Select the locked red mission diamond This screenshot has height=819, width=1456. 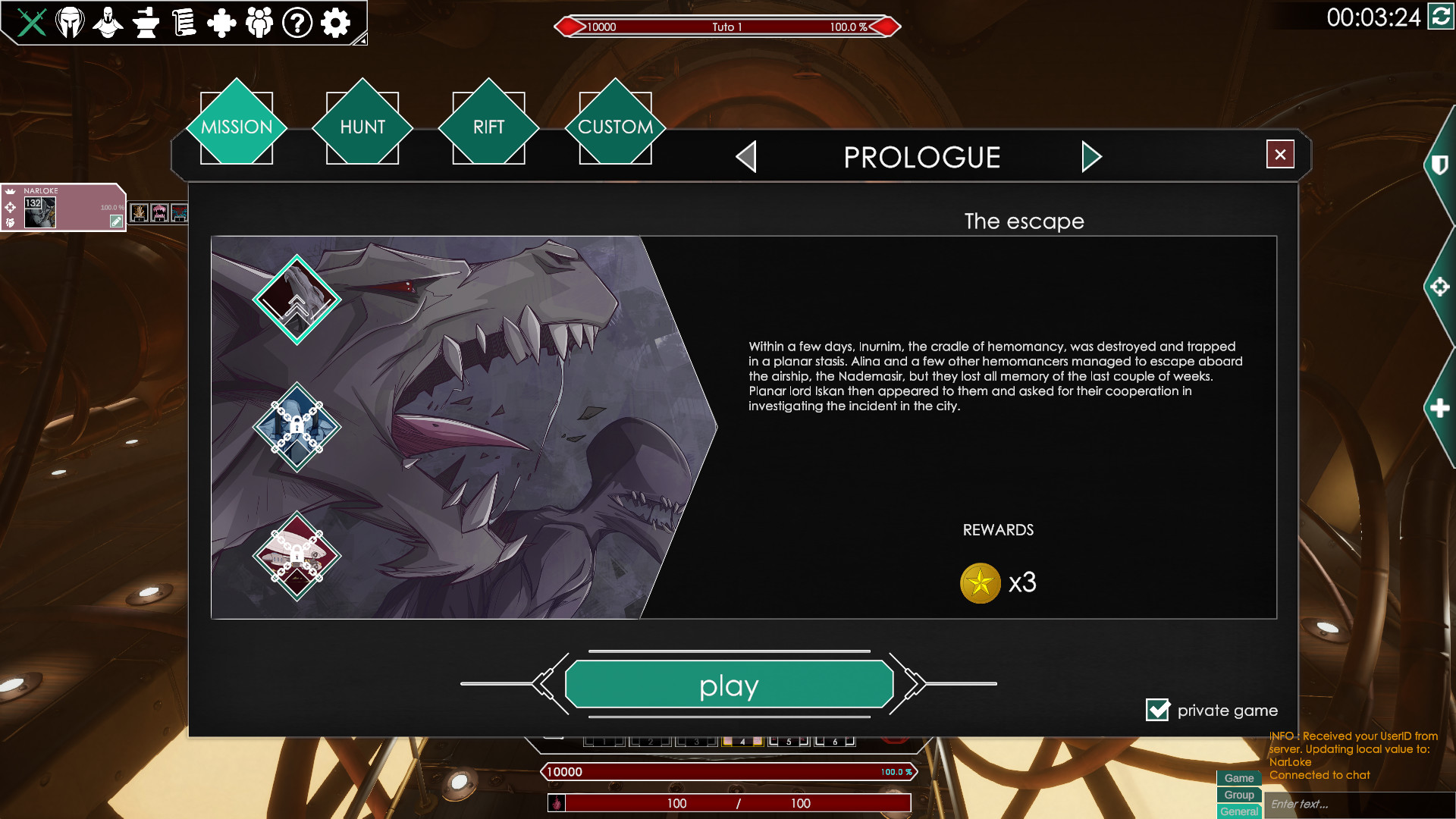(x=297, y=556)
